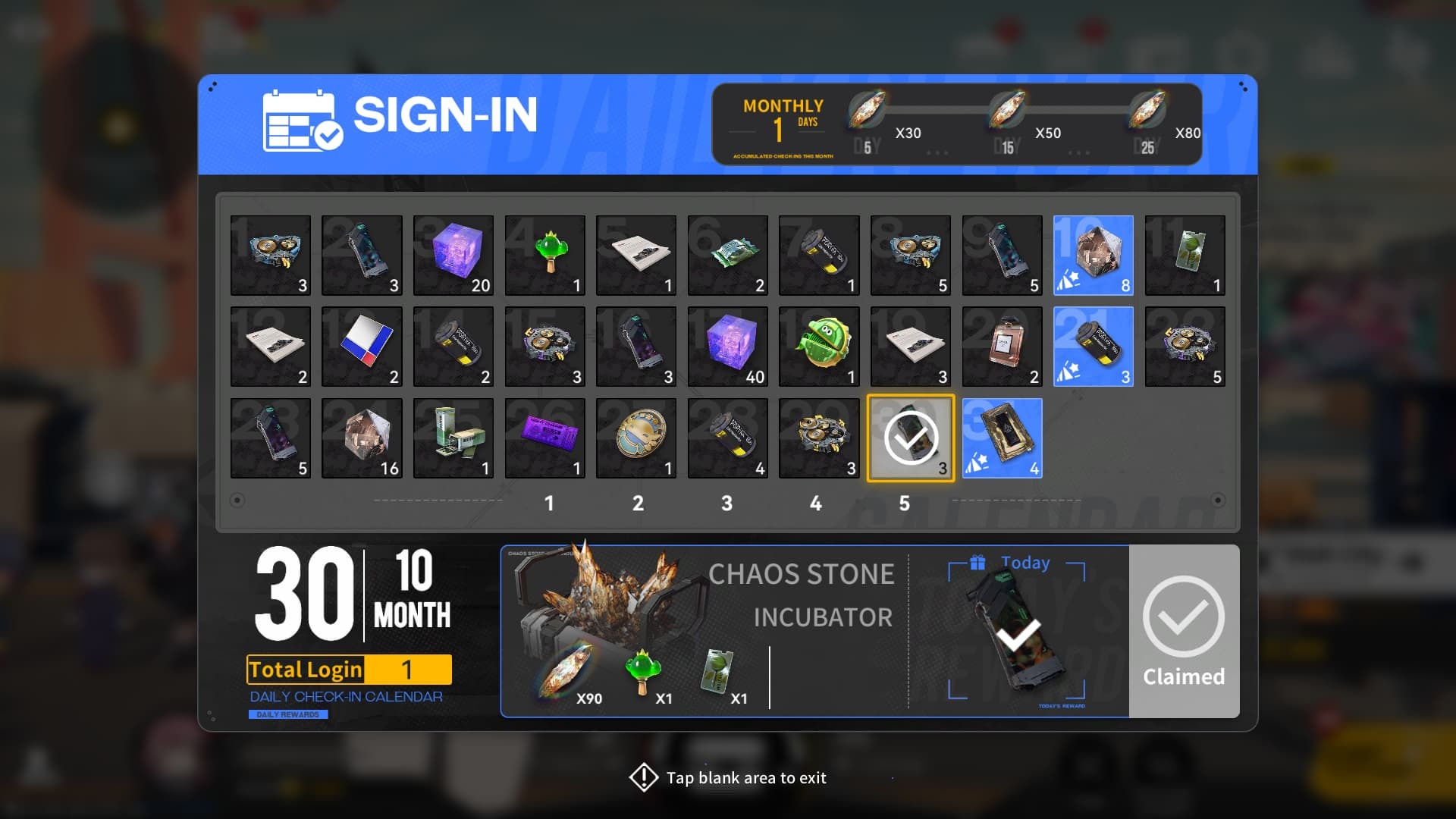This screenshot has height=819, width=1456.
Task: Pick the day 21 highlighted film canister reward
Action: [1093, 347]
